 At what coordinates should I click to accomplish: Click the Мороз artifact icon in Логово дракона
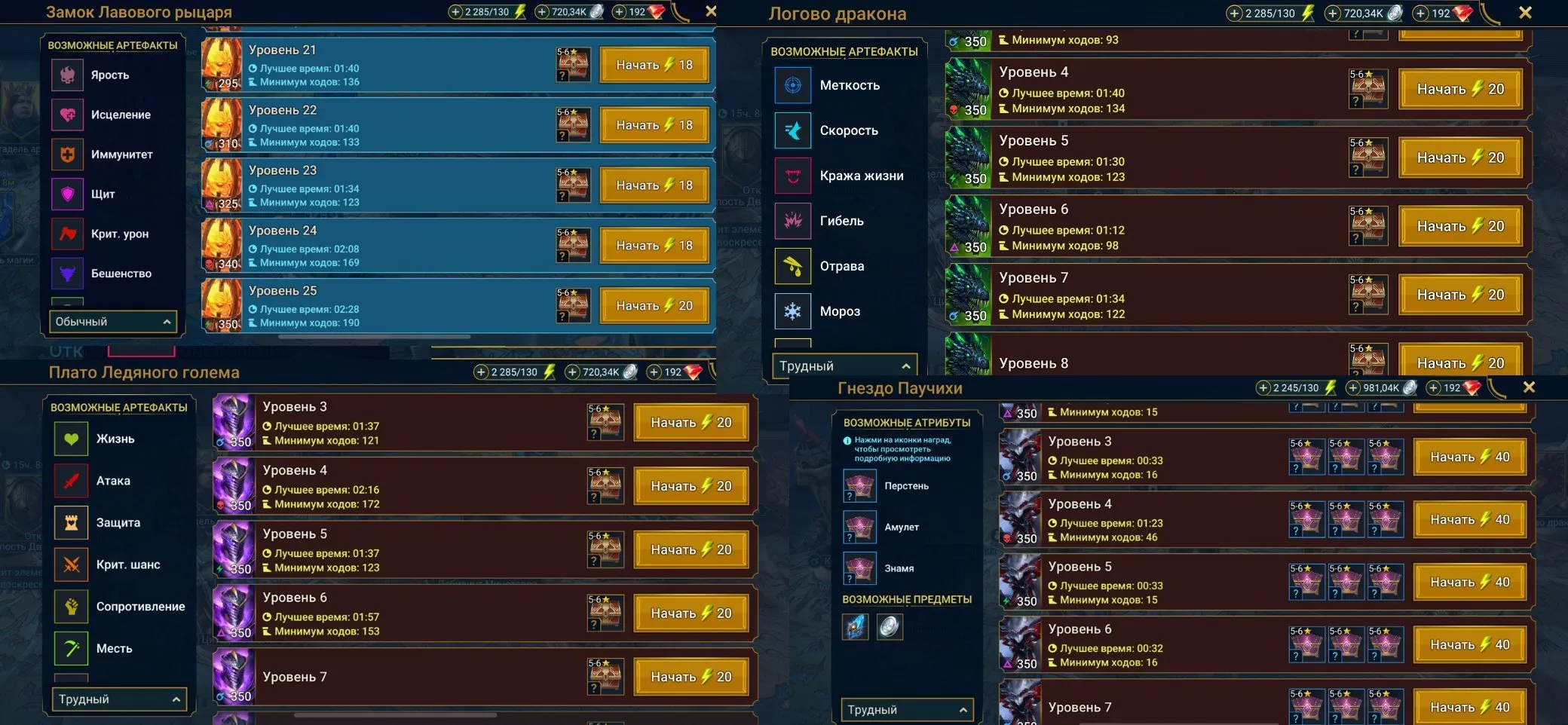click(x=793, y=311)
